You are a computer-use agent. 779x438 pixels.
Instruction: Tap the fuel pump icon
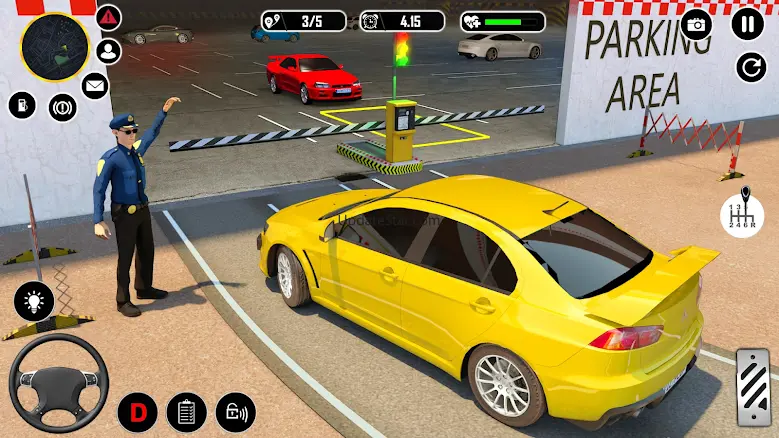point(22,104)
